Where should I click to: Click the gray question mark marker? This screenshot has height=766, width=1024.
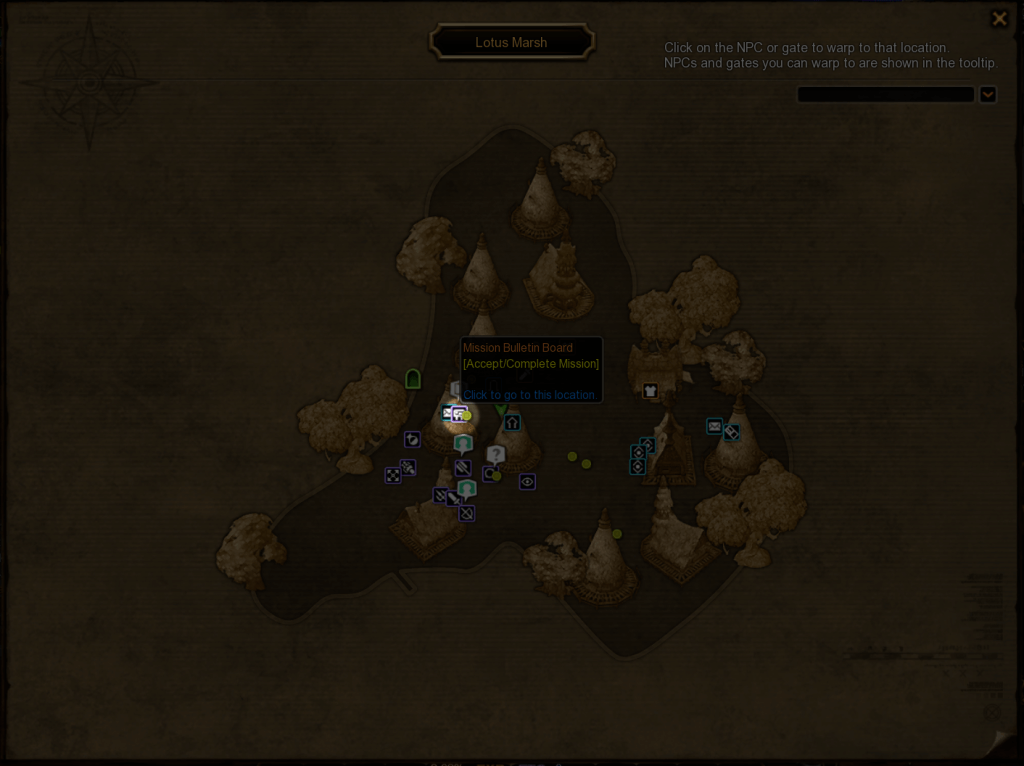click(496, 455)
